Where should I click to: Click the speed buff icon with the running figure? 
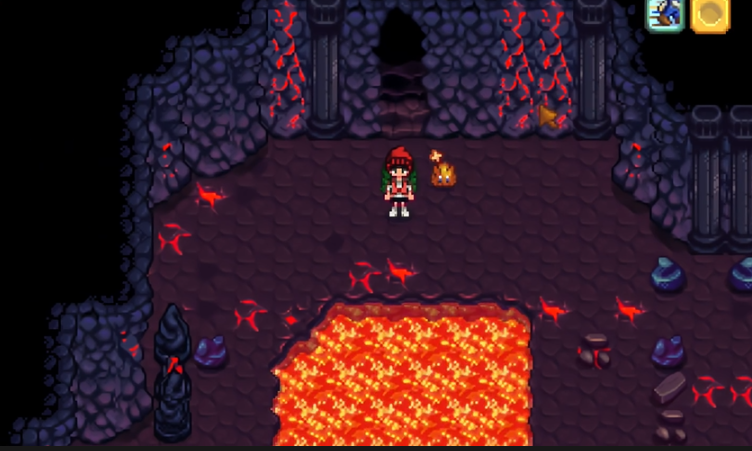(x=664, y=14)
